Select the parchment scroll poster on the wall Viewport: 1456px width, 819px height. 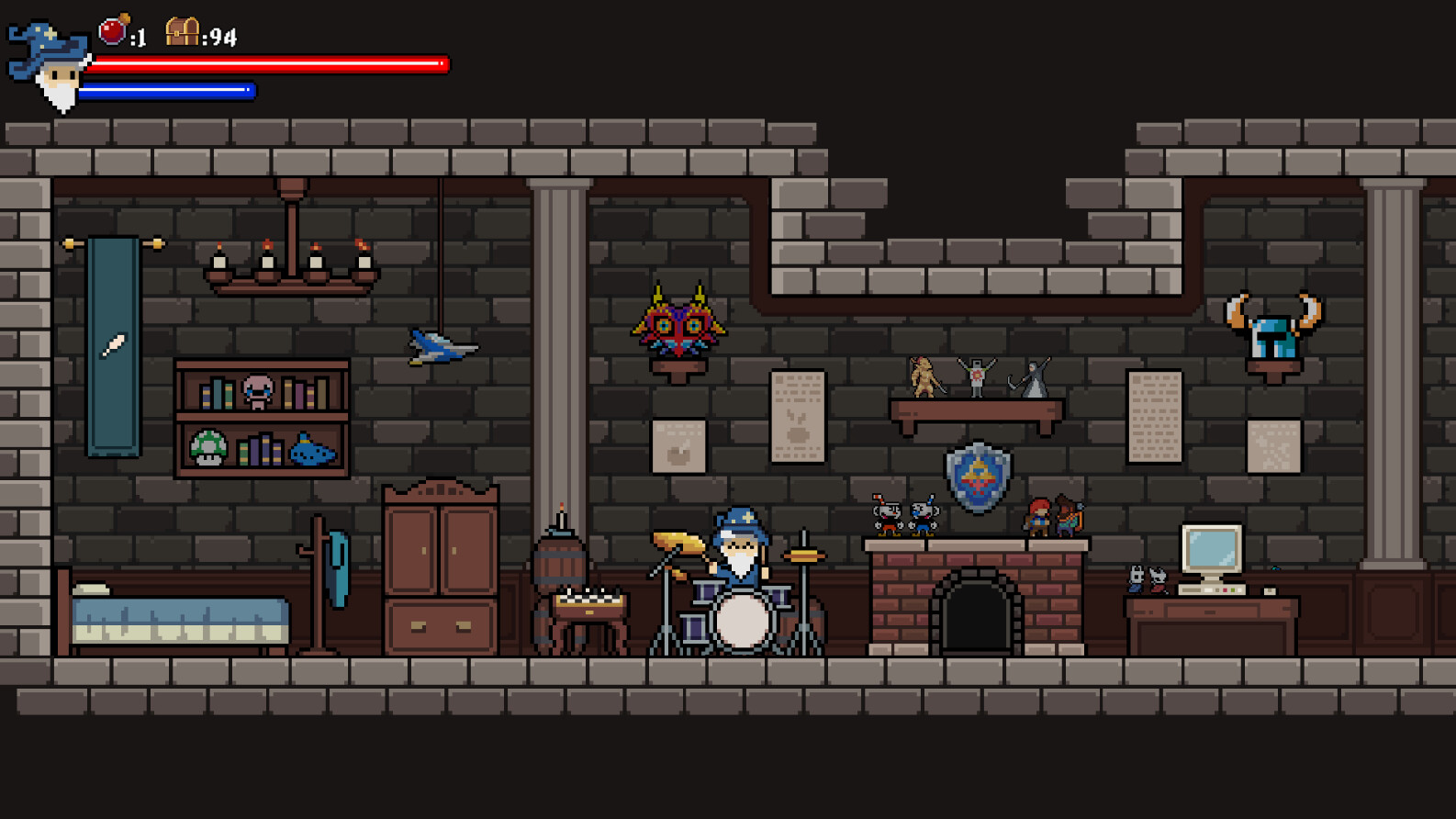point(798,415)
